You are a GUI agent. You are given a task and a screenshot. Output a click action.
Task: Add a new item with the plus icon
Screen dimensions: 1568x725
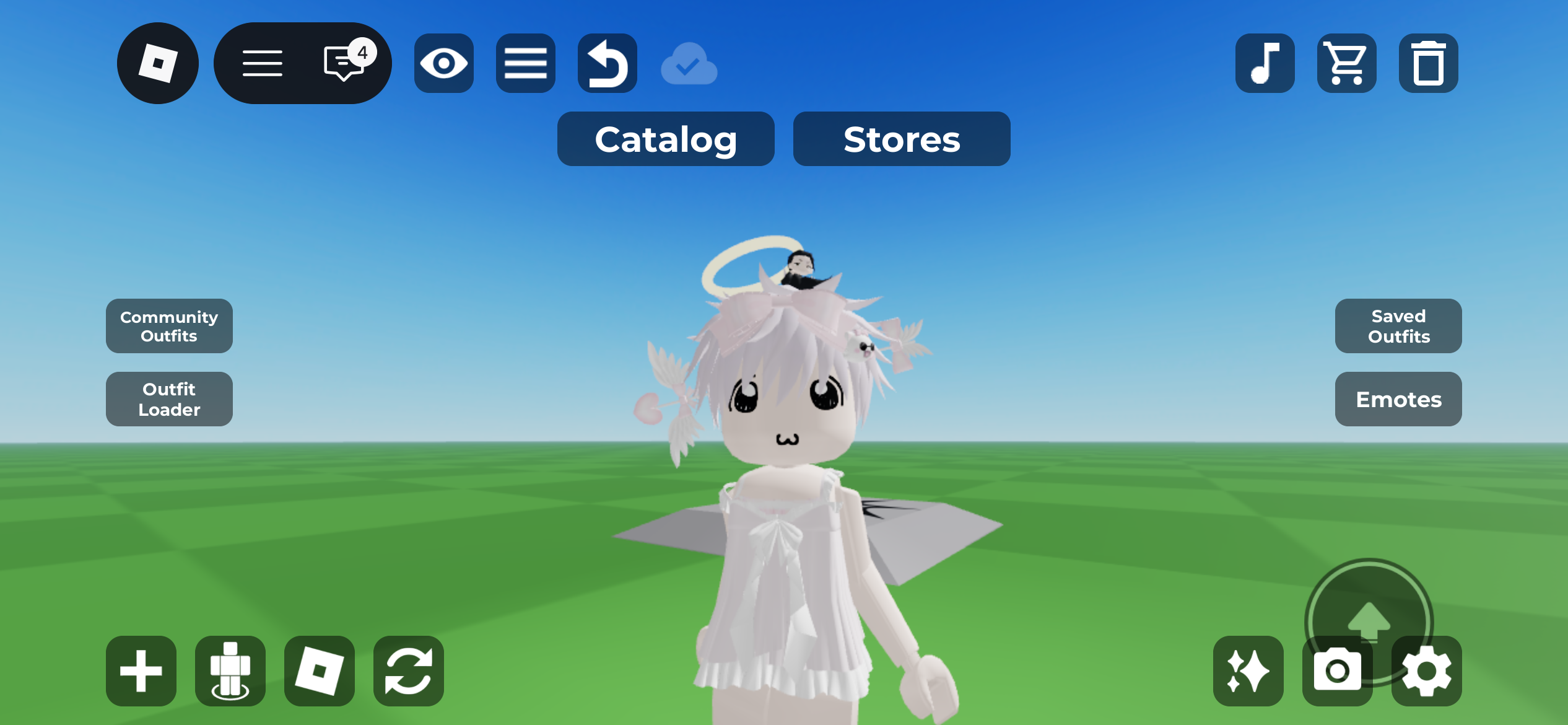click(x=140, y=671)
